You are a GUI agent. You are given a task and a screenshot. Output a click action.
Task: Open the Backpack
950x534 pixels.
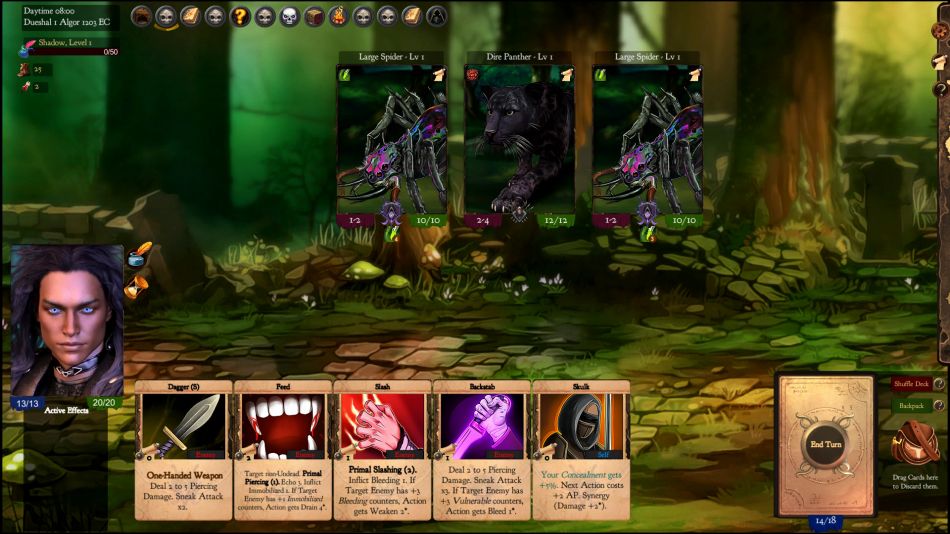point(910,406)
